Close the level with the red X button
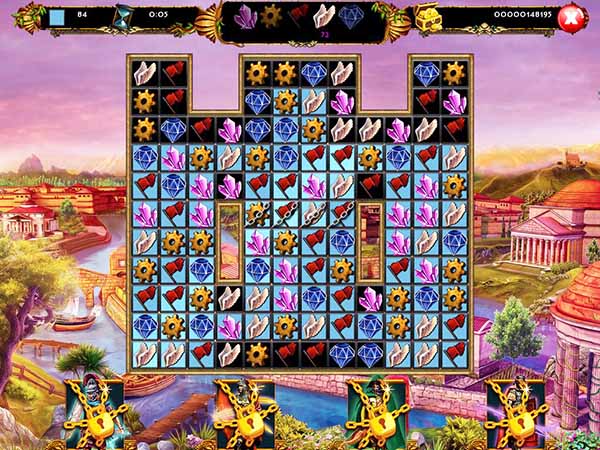 pos(572,16)
